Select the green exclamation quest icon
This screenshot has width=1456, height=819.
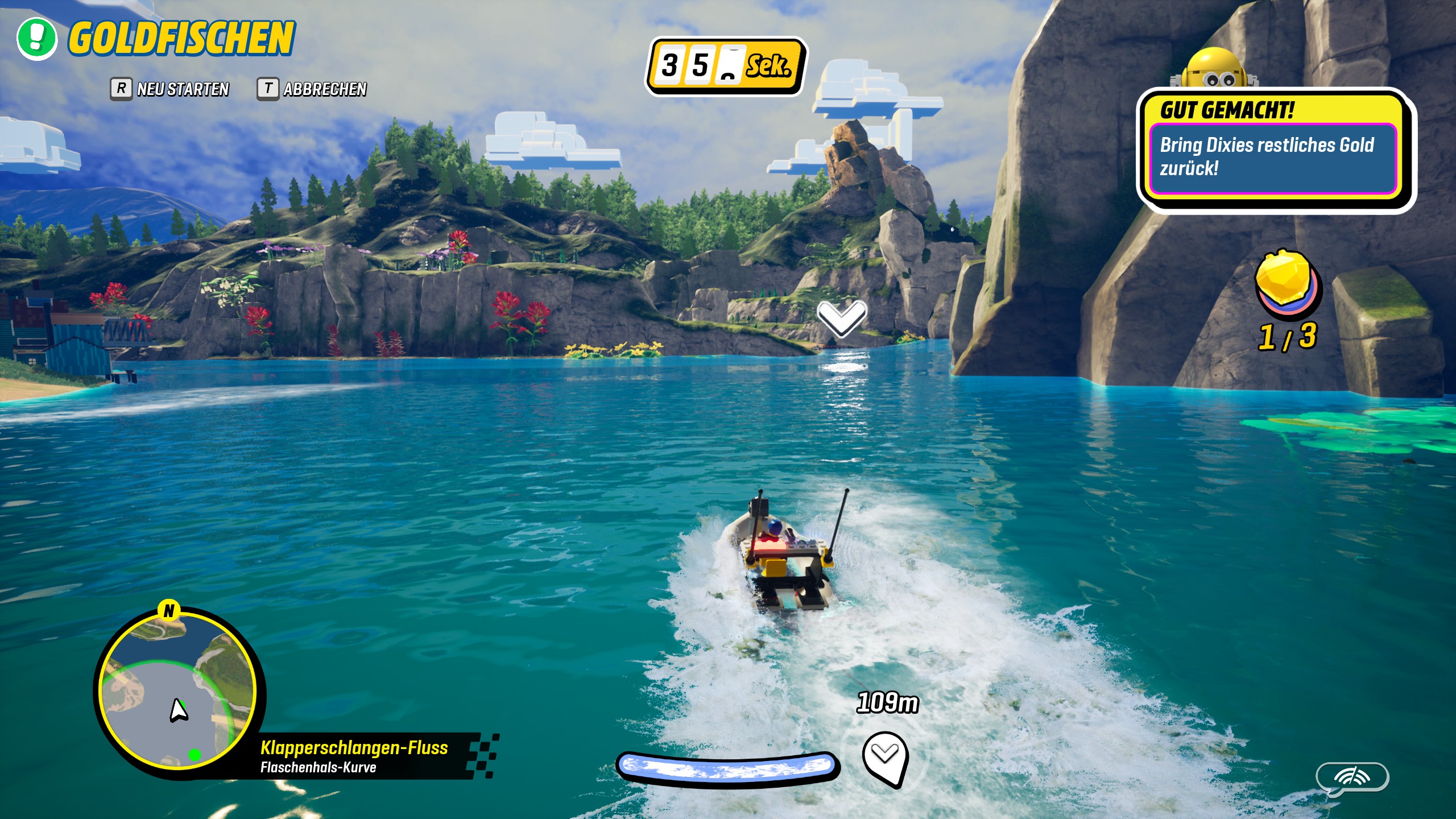pyautogui.click(x=37, y=39)
